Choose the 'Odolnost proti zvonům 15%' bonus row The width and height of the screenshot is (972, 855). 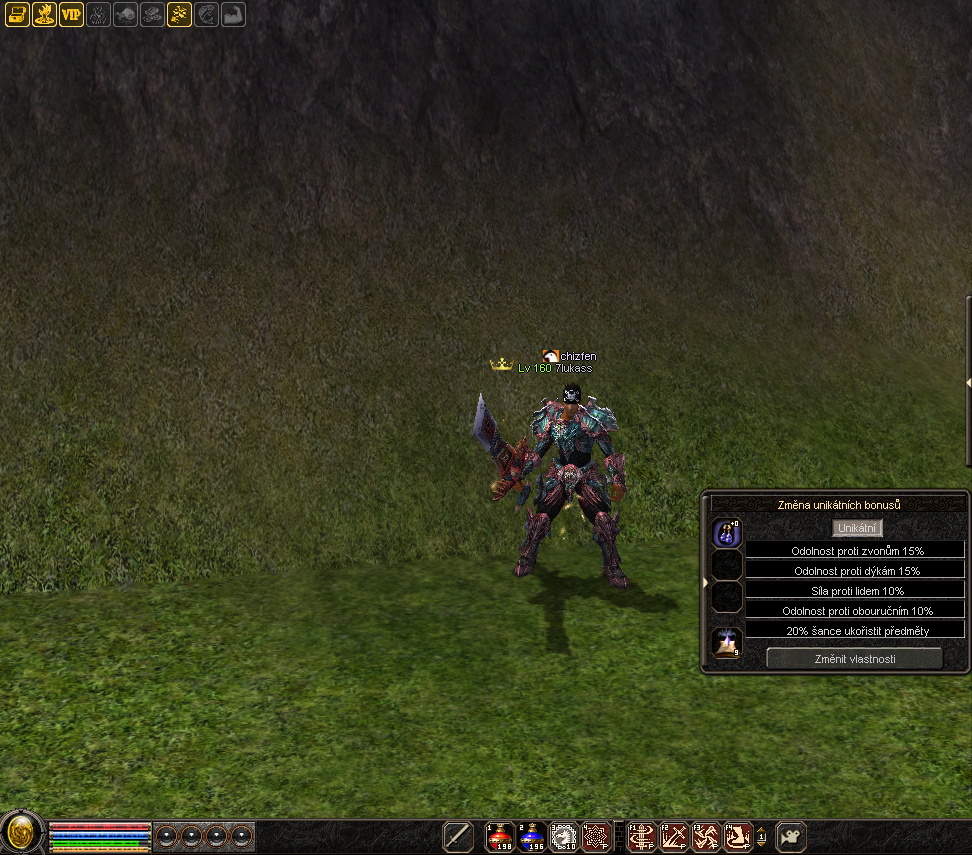(856, 550)
